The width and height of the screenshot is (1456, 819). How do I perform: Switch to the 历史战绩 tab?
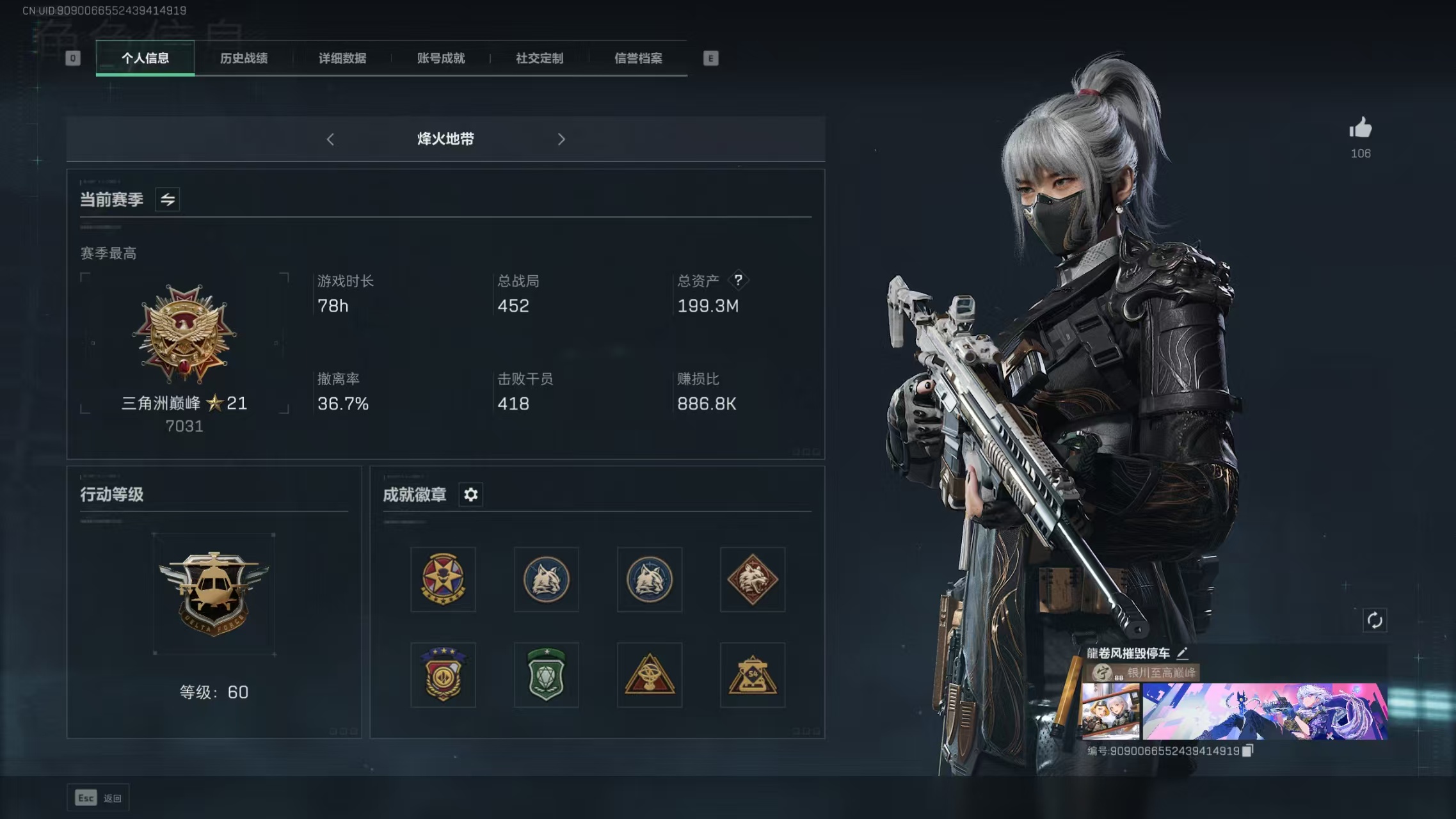[x=244, y=58]
